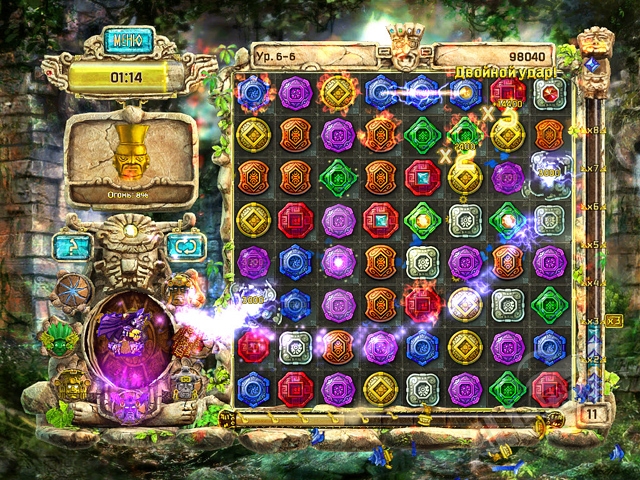
Task: Activate the circular arrows shuffle button
Action: (186, 245)
